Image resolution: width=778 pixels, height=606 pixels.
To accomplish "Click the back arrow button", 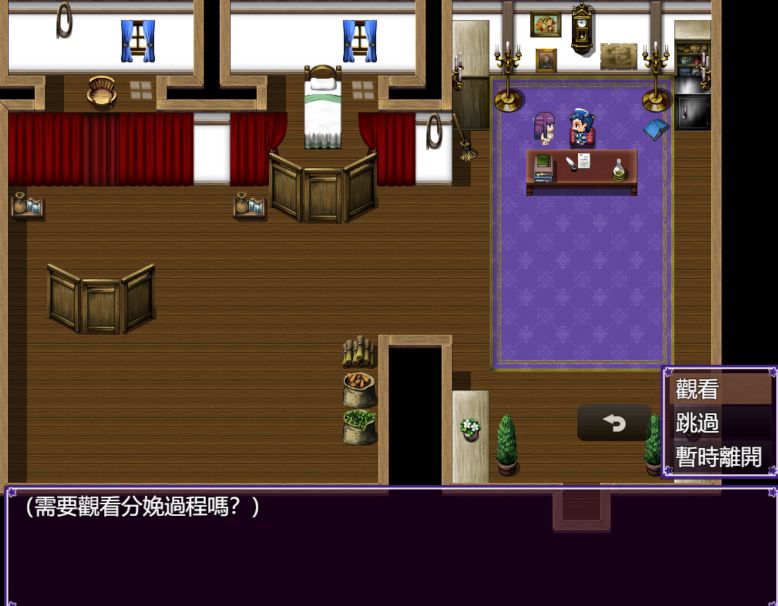I will 614,423.
